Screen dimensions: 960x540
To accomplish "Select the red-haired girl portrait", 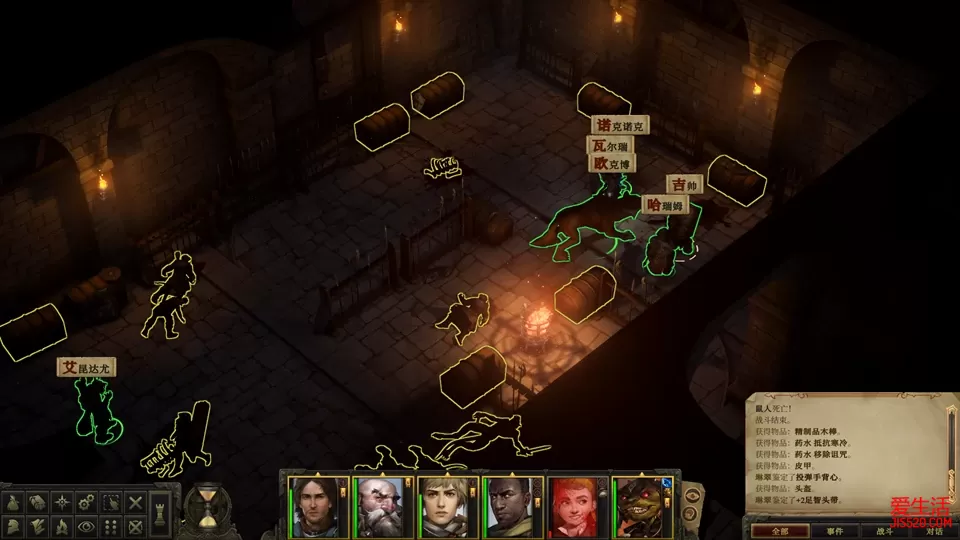I will pos(572,507).
